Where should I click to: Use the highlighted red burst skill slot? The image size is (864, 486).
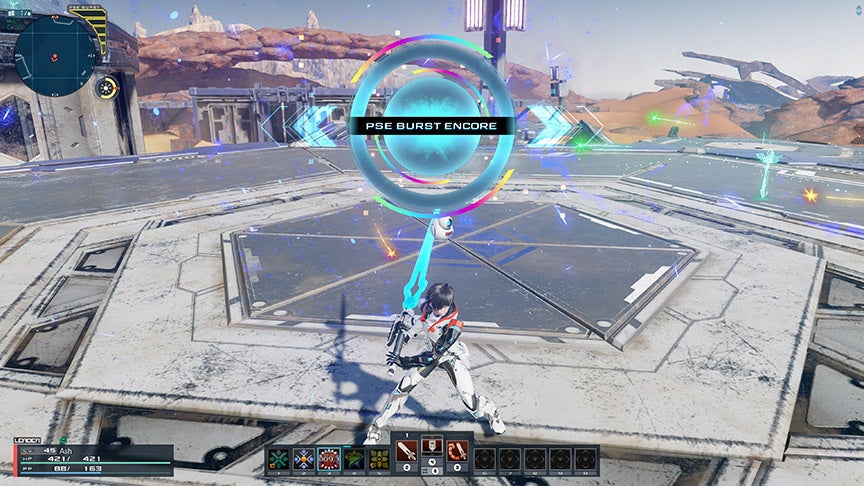point(329,459)
